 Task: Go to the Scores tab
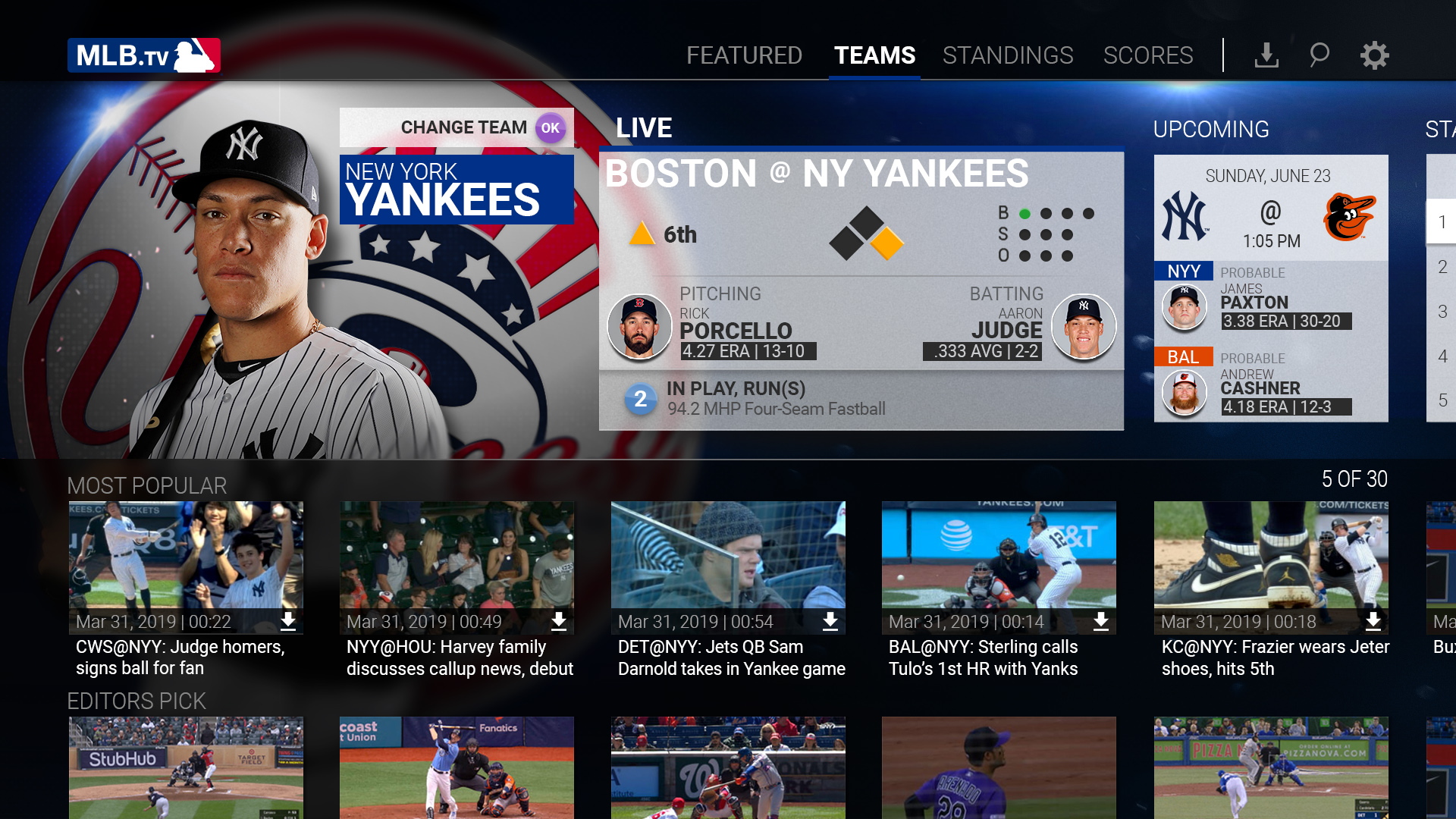click(x=1148, y=55)
